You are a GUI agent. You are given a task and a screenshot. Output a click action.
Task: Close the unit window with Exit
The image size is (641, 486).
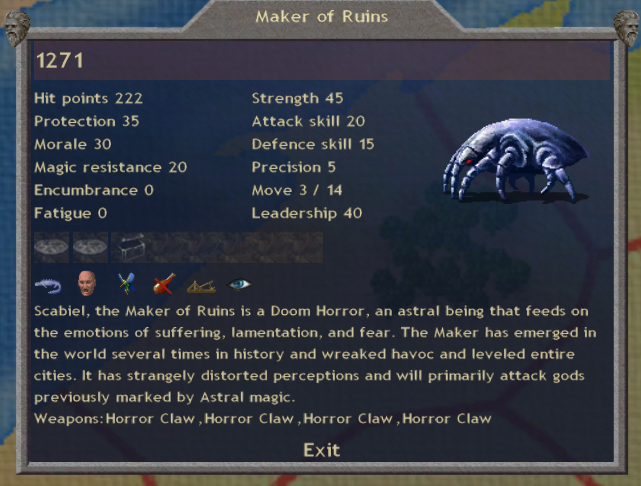pyautogui.click(x=321, y=450)
